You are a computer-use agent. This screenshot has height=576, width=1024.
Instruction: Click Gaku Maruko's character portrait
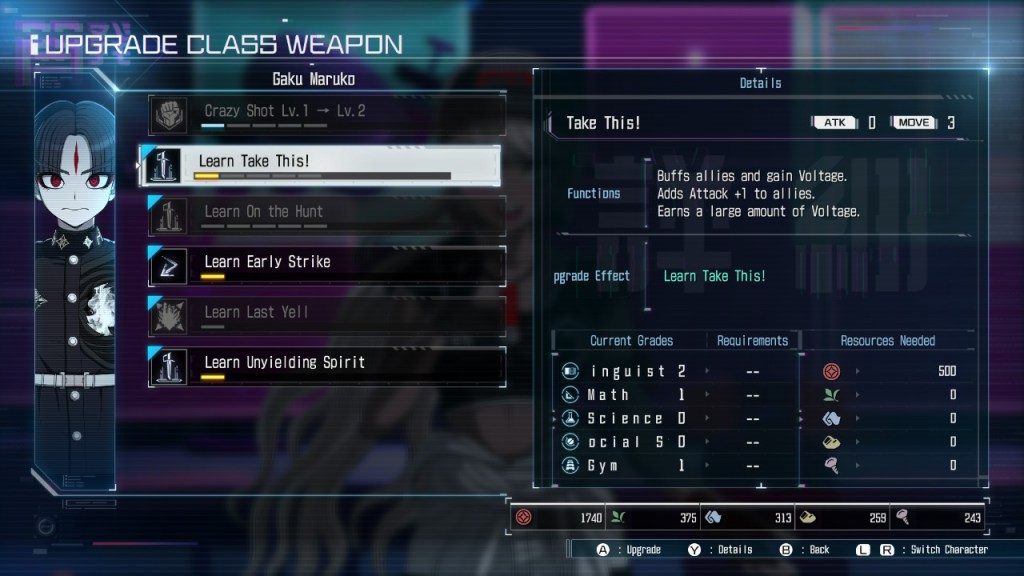pos(74,280)
